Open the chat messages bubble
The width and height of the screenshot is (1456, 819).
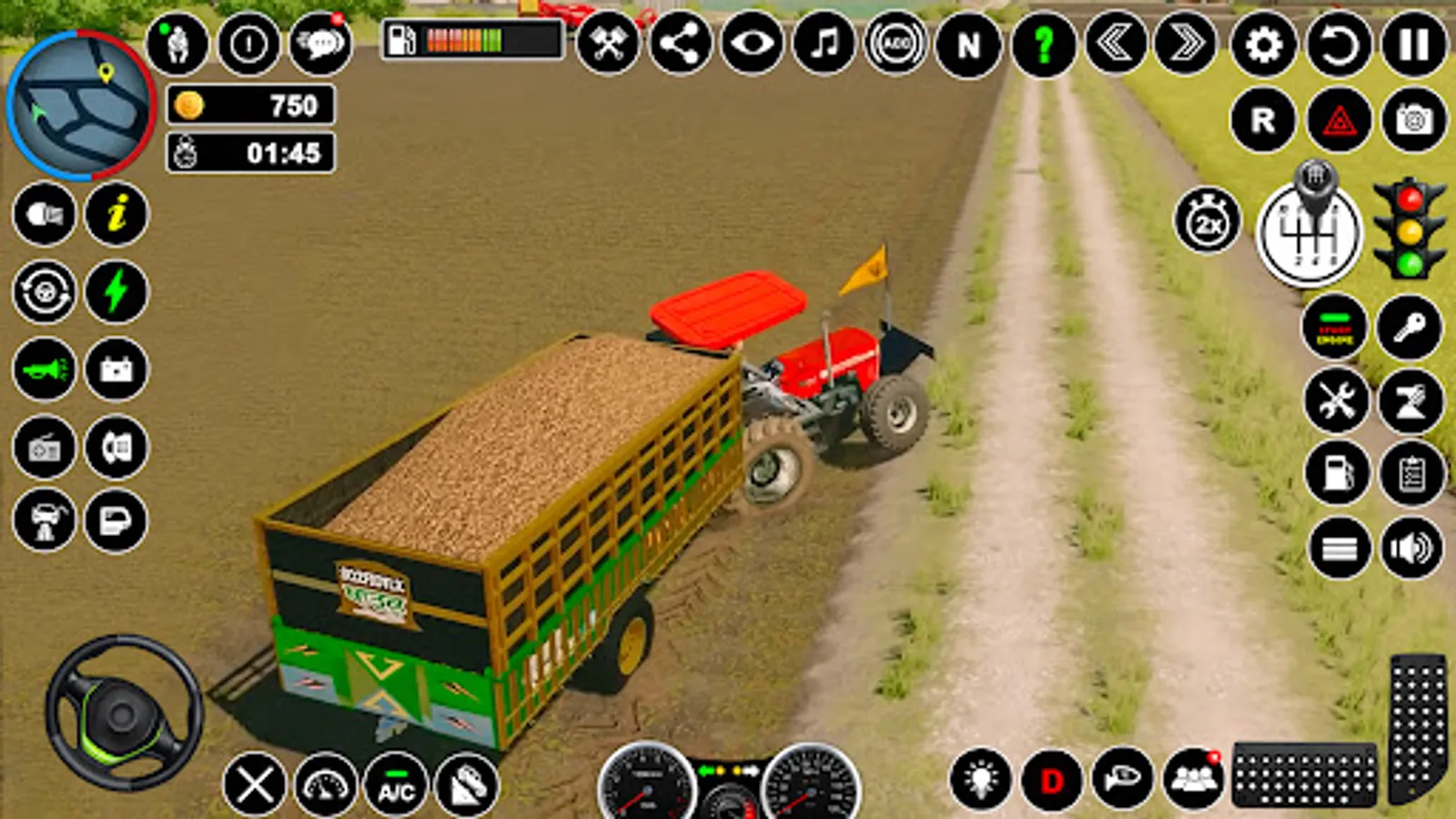(x=318, y=43)
